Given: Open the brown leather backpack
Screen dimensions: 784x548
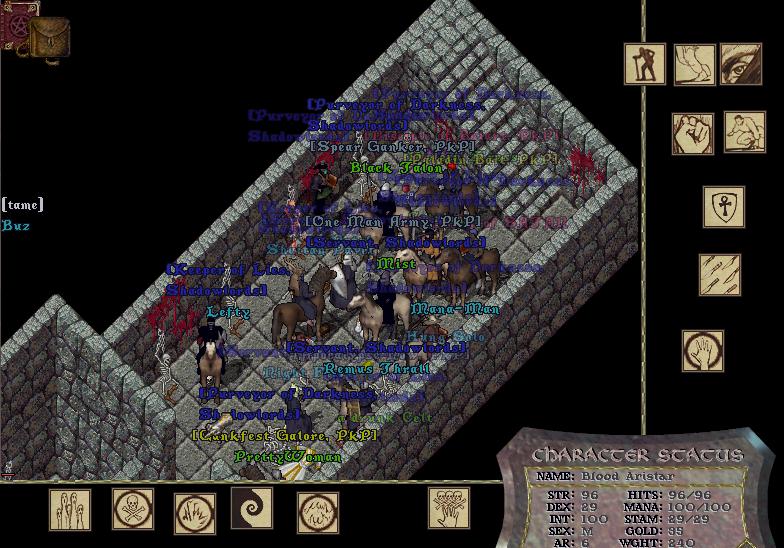Looking at the screenshot, I should tap(48, 38).
